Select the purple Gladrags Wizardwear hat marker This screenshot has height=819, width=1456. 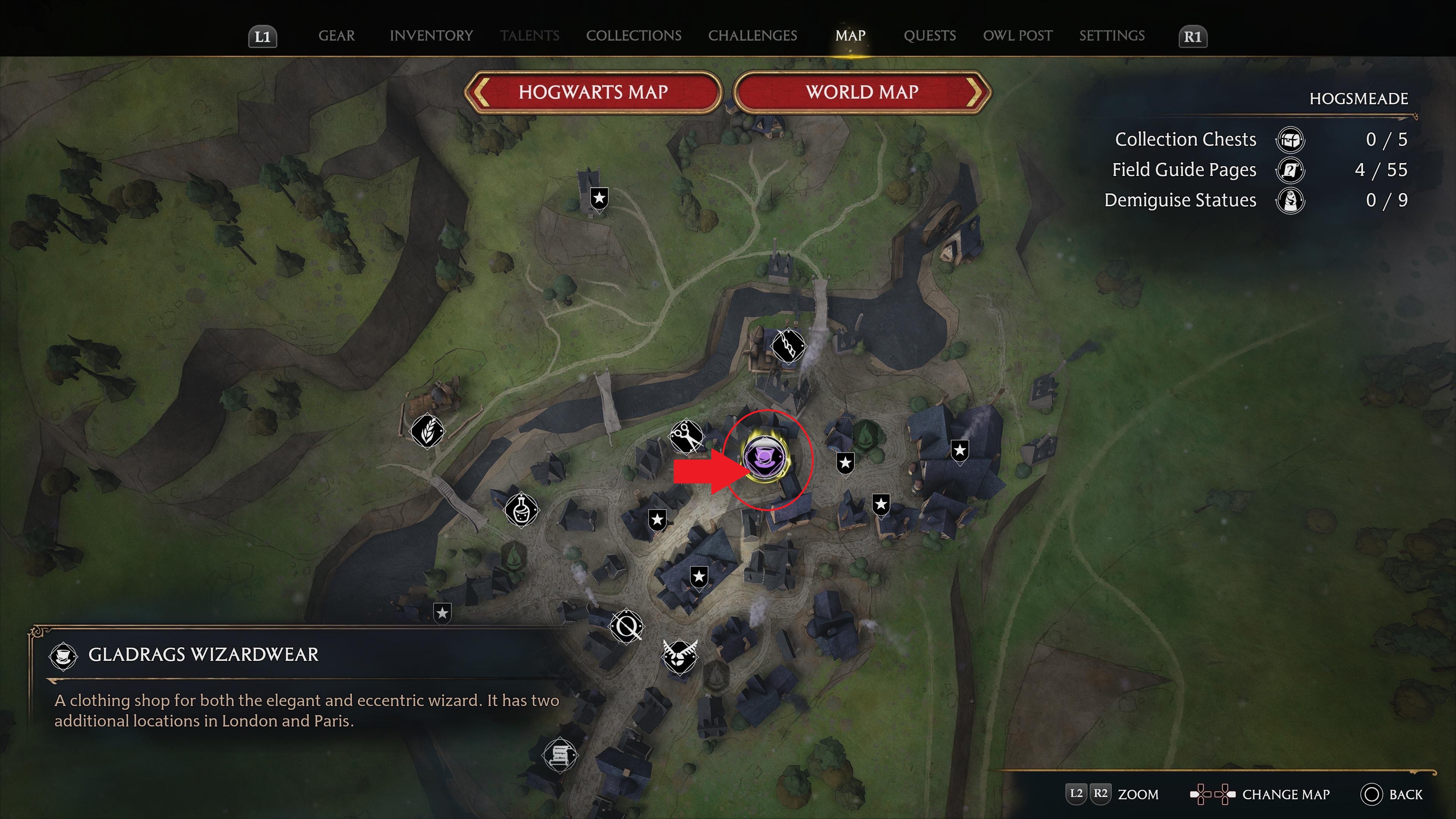pos(766,458)
